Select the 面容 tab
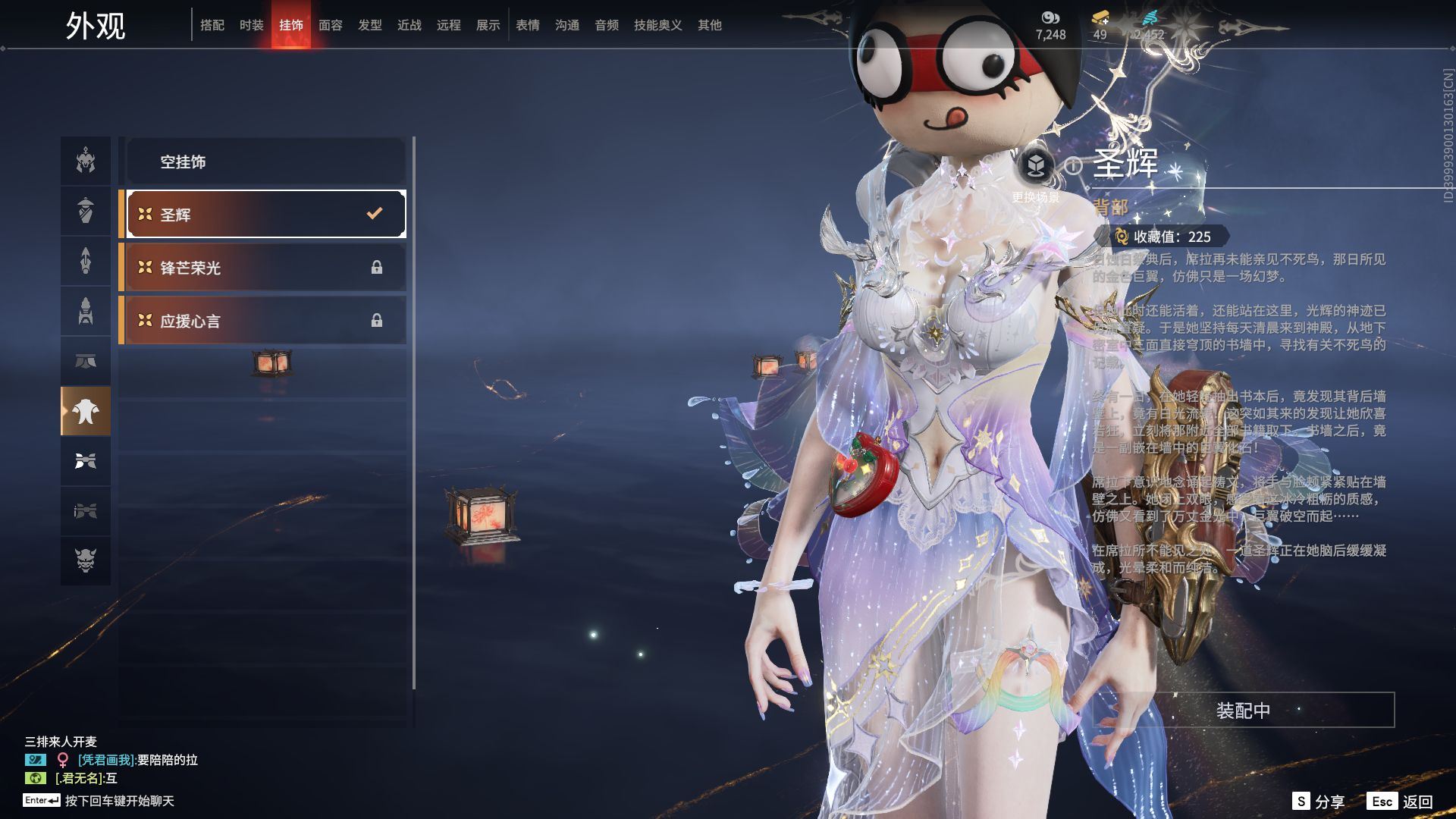 pyautogui.click(x=331, y=25)
